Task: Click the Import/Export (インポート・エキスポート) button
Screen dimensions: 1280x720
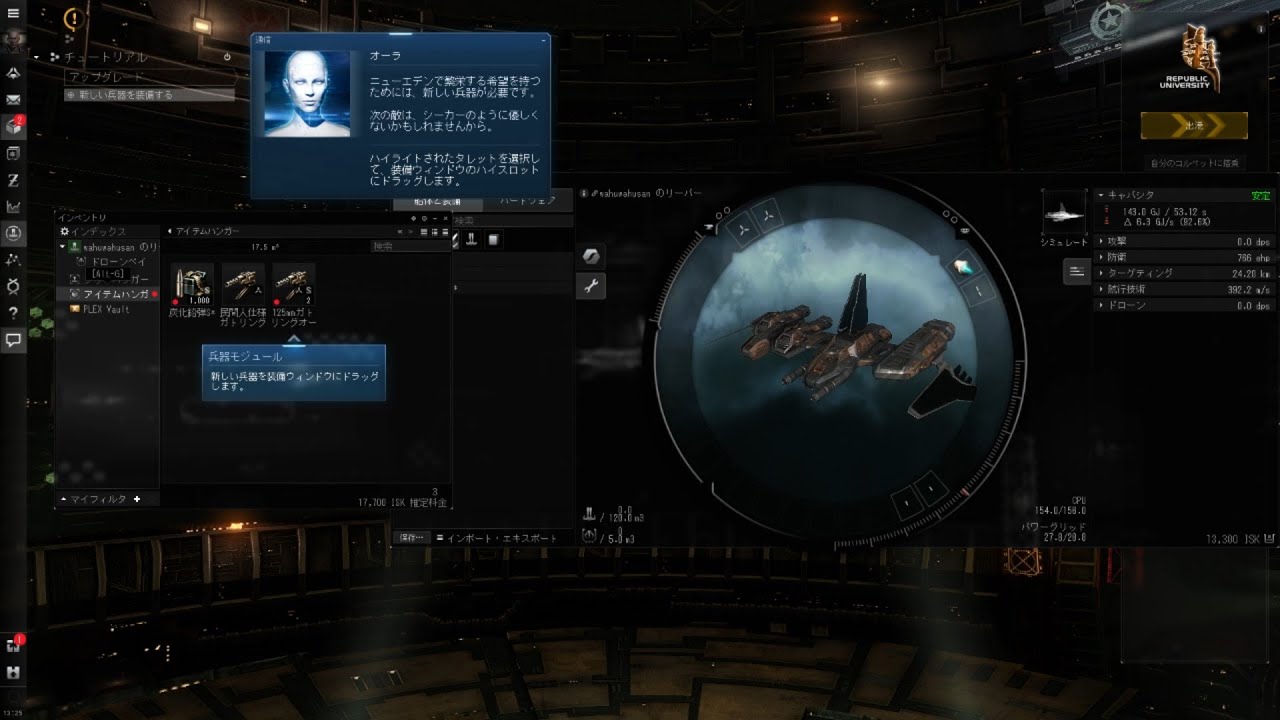Action: pos(497,538)
